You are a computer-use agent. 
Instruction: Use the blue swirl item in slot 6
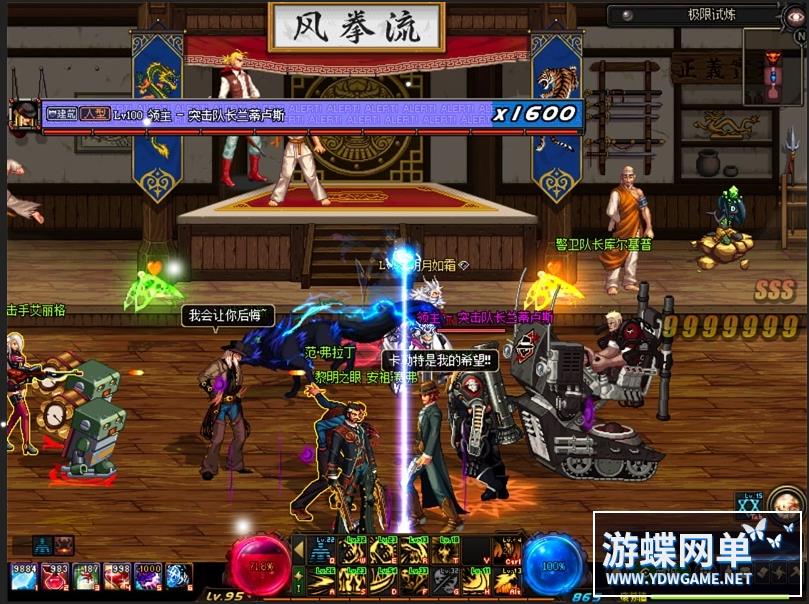(x=178, y=577)
